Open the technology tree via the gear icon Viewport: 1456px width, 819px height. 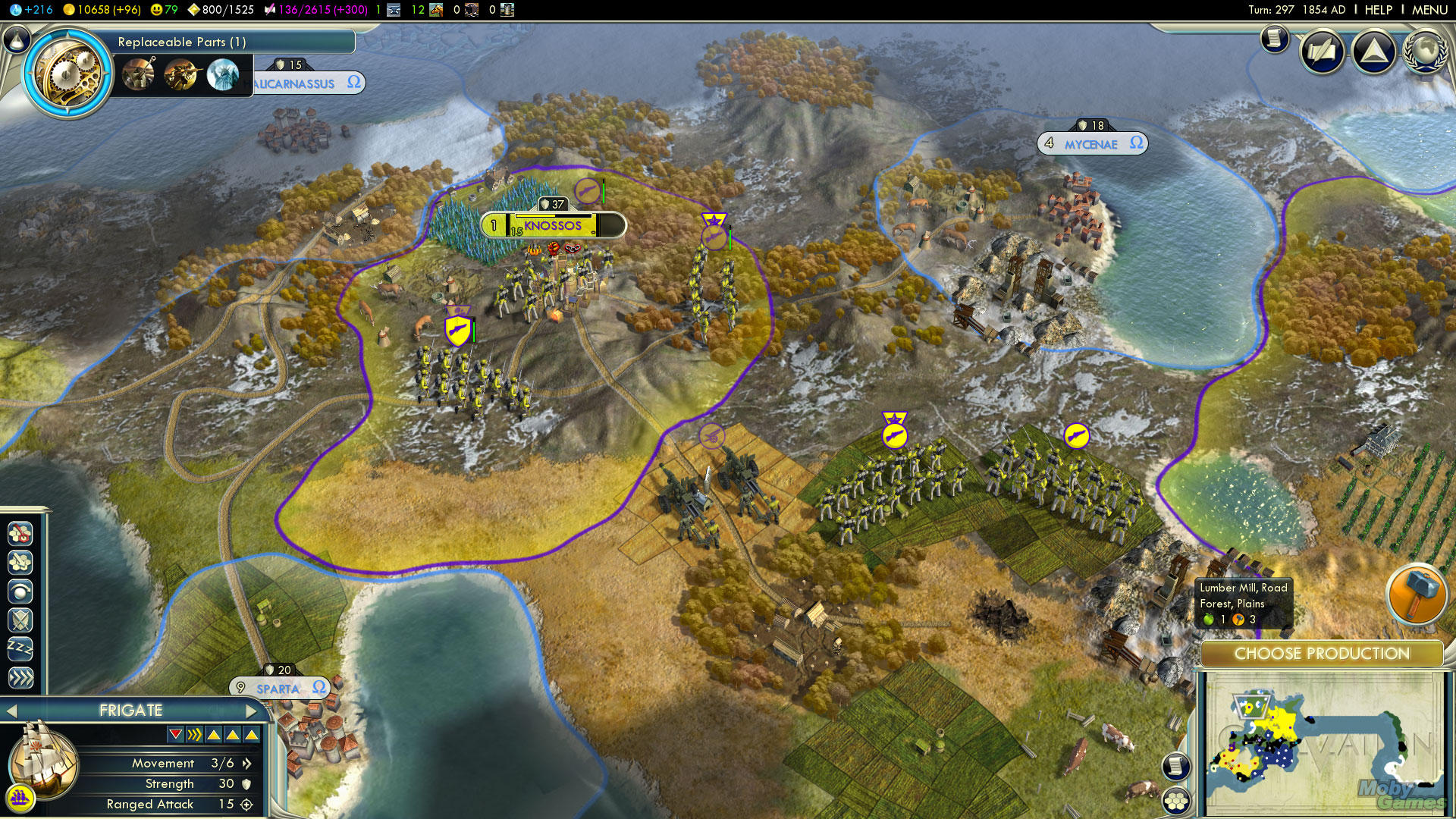pos(67,73)
